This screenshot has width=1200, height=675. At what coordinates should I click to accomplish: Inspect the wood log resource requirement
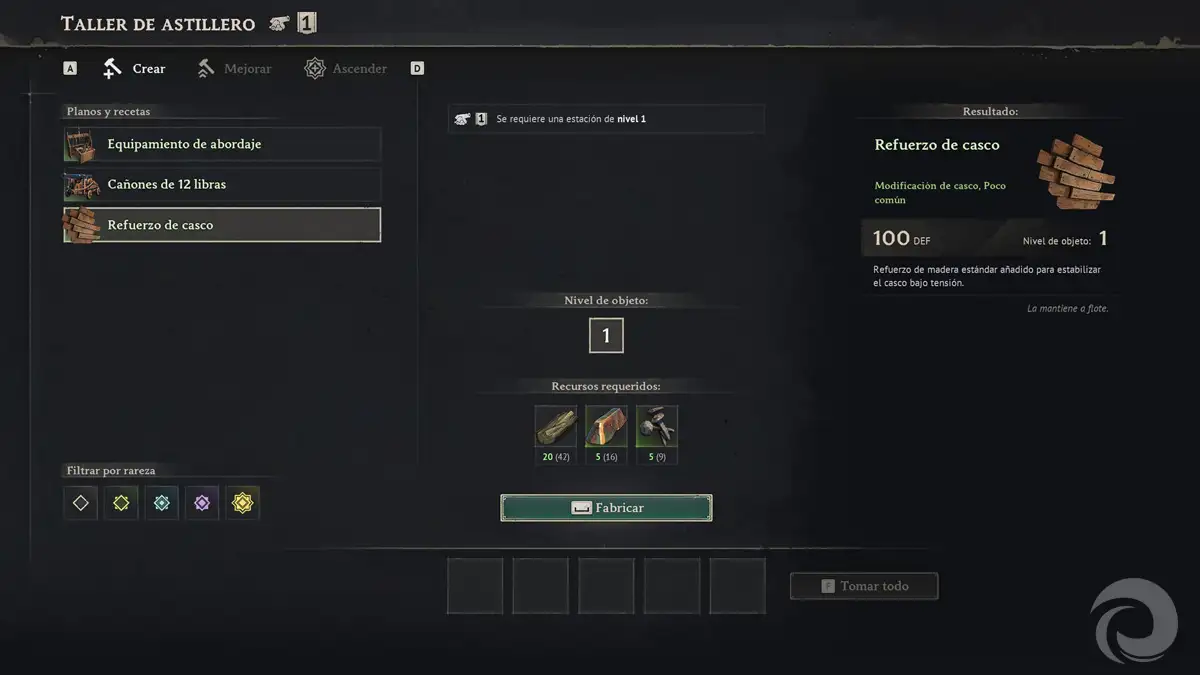pyautogui.click(x=556, y=427)
